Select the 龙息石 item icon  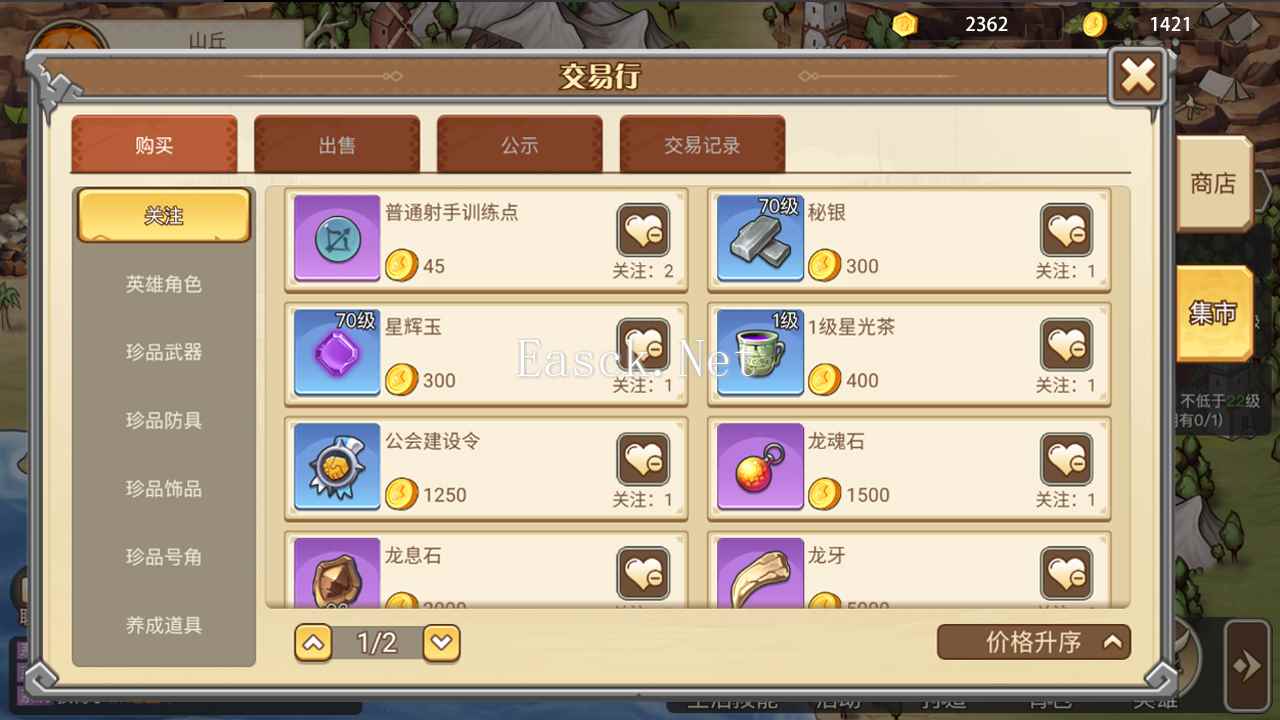coord(336,575)
